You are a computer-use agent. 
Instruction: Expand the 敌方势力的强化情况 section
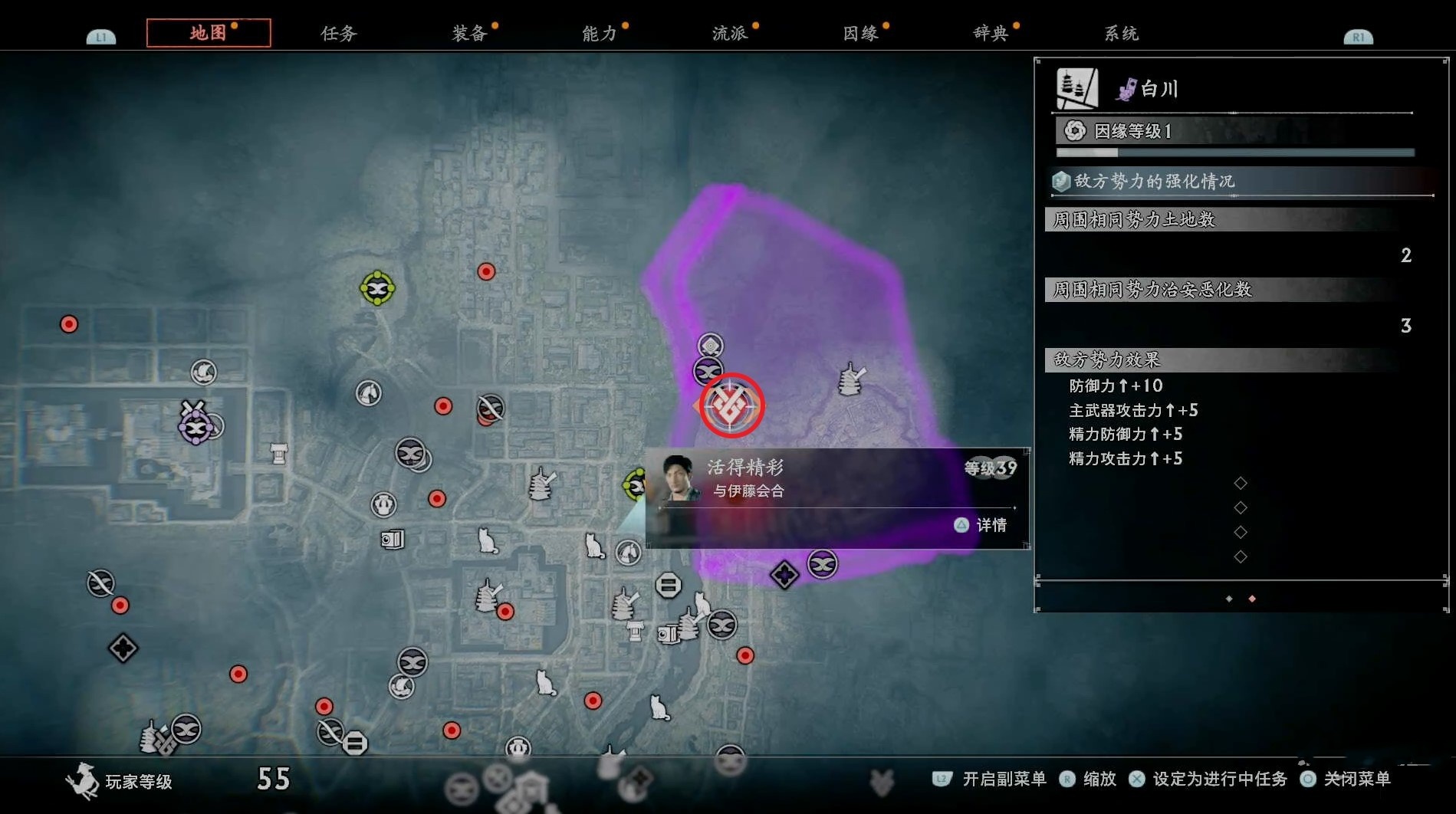(1236, 182)
